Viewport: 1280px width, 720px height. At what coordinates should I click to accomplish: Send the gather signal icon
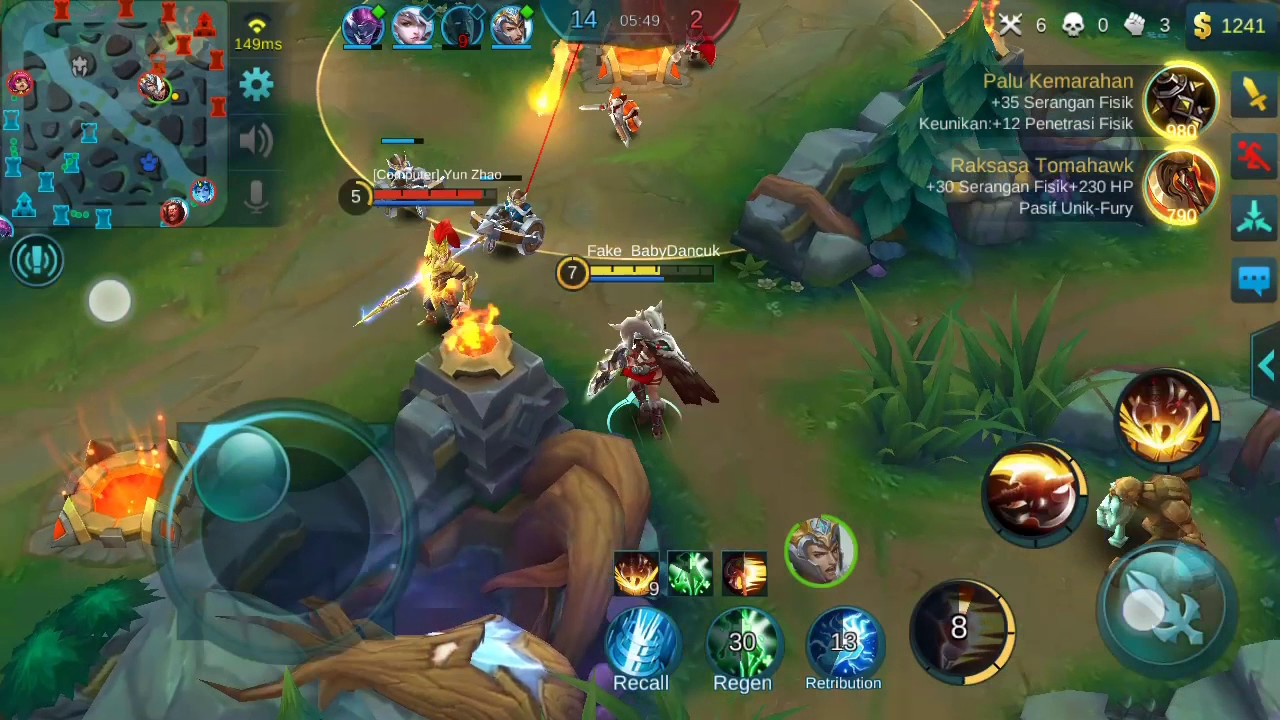pos(1254,217)
